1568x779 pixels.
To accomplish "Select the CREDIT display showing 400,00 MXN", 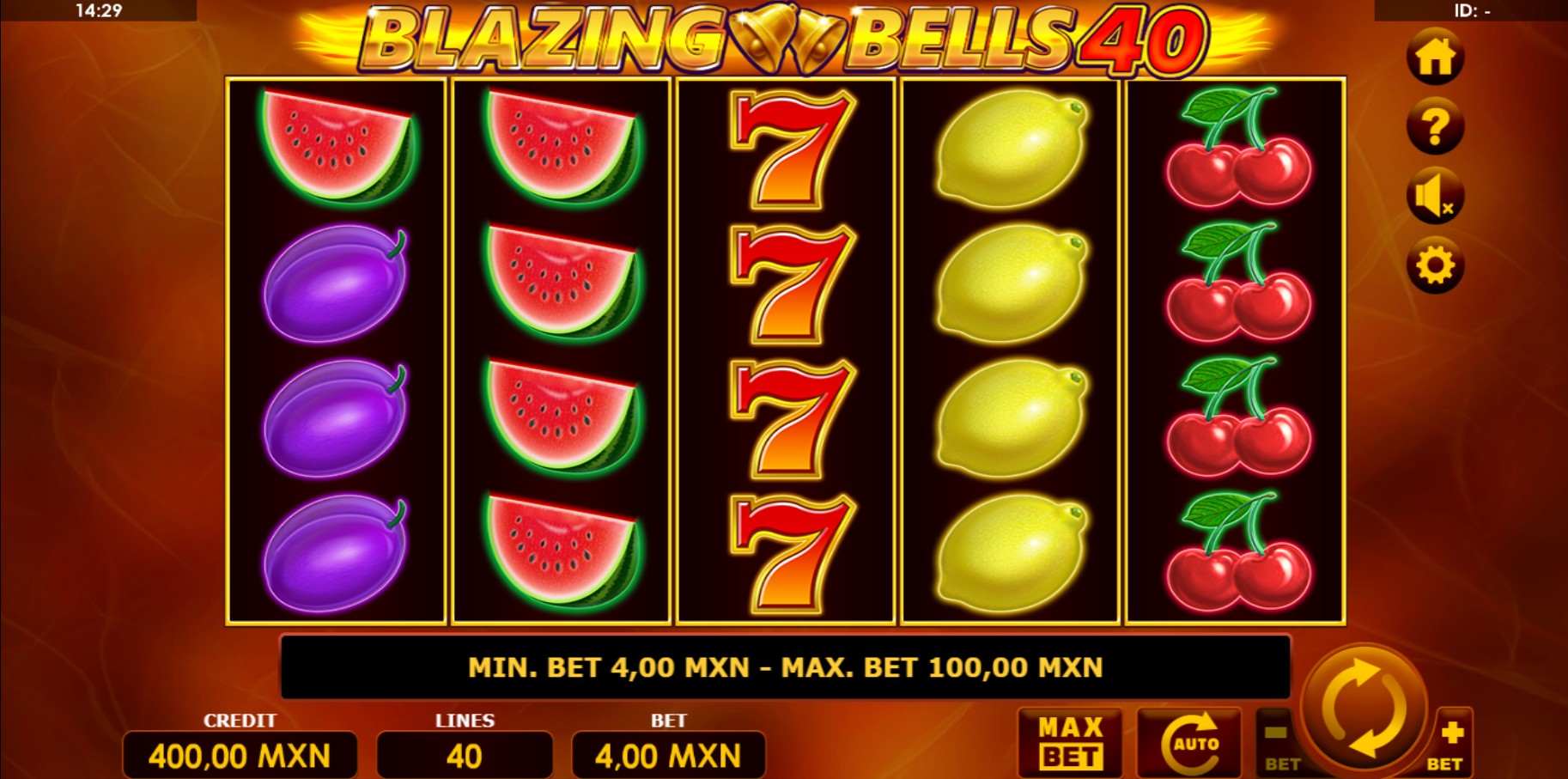I will coord(241,755).
